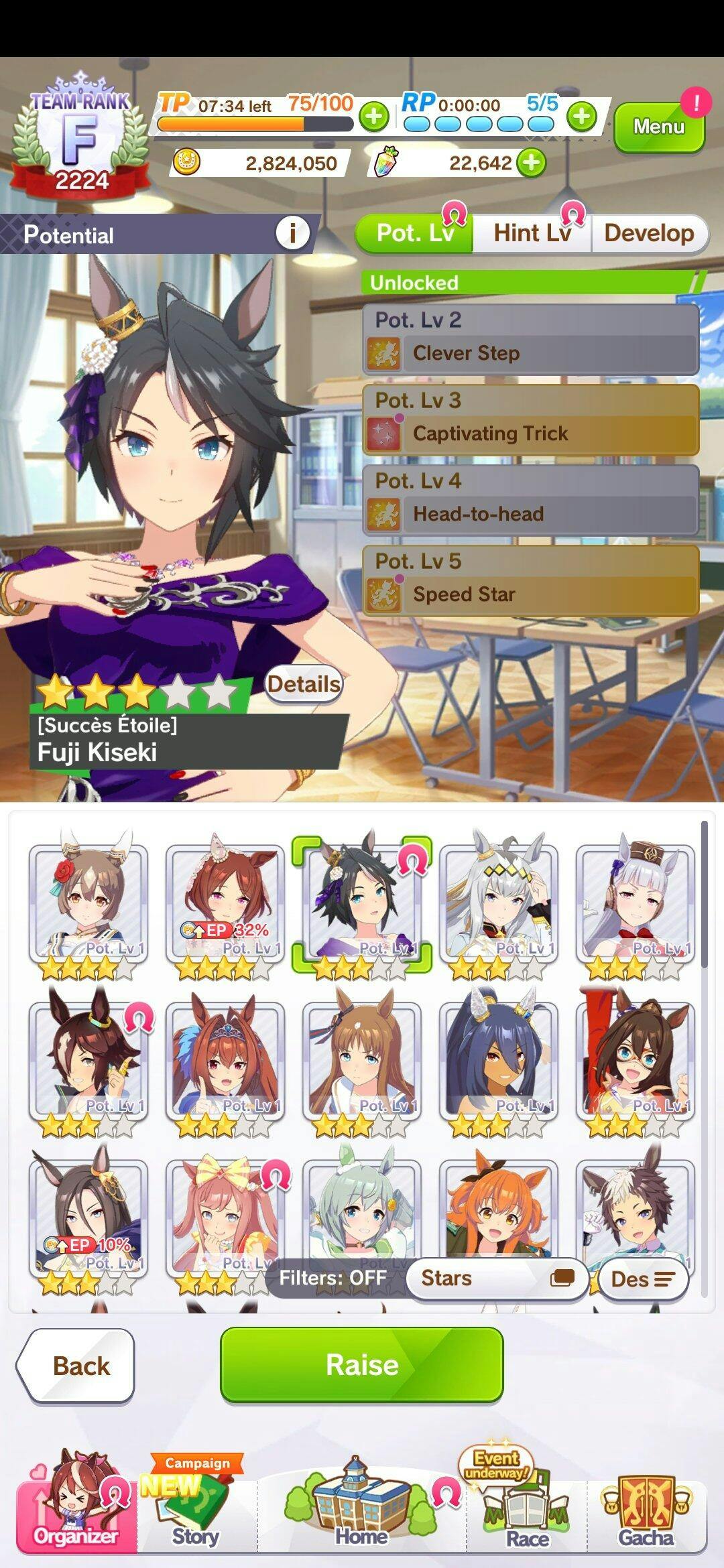Screen dimensions: 724x1568
Task: Show Potential info icon
Action: (292, 233)
